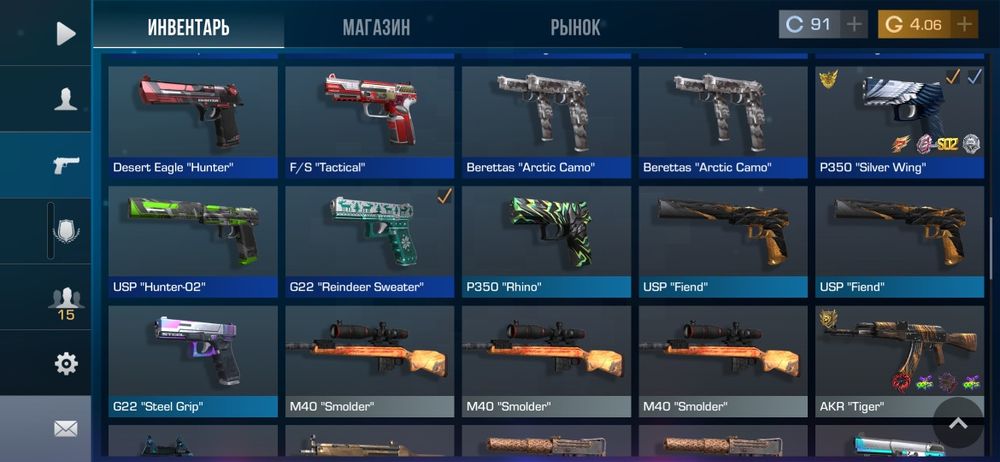Tap the play arrow in sidebar
Viewport: 1000px width, 462px height.
coord(65,34)
